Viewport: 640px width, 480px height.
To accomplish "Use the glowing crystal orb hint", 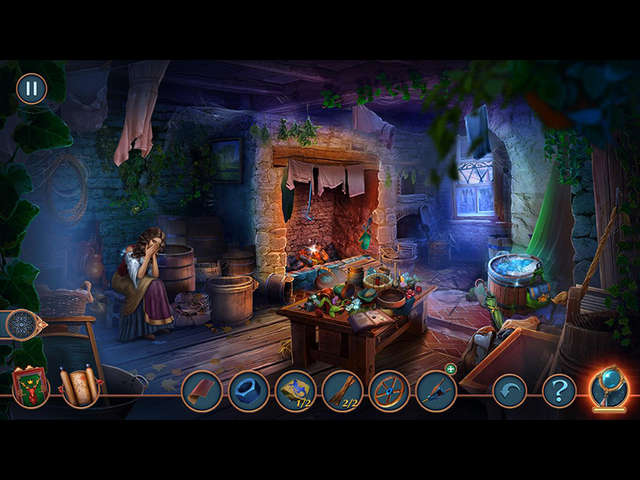I will (x=608, y=388).
